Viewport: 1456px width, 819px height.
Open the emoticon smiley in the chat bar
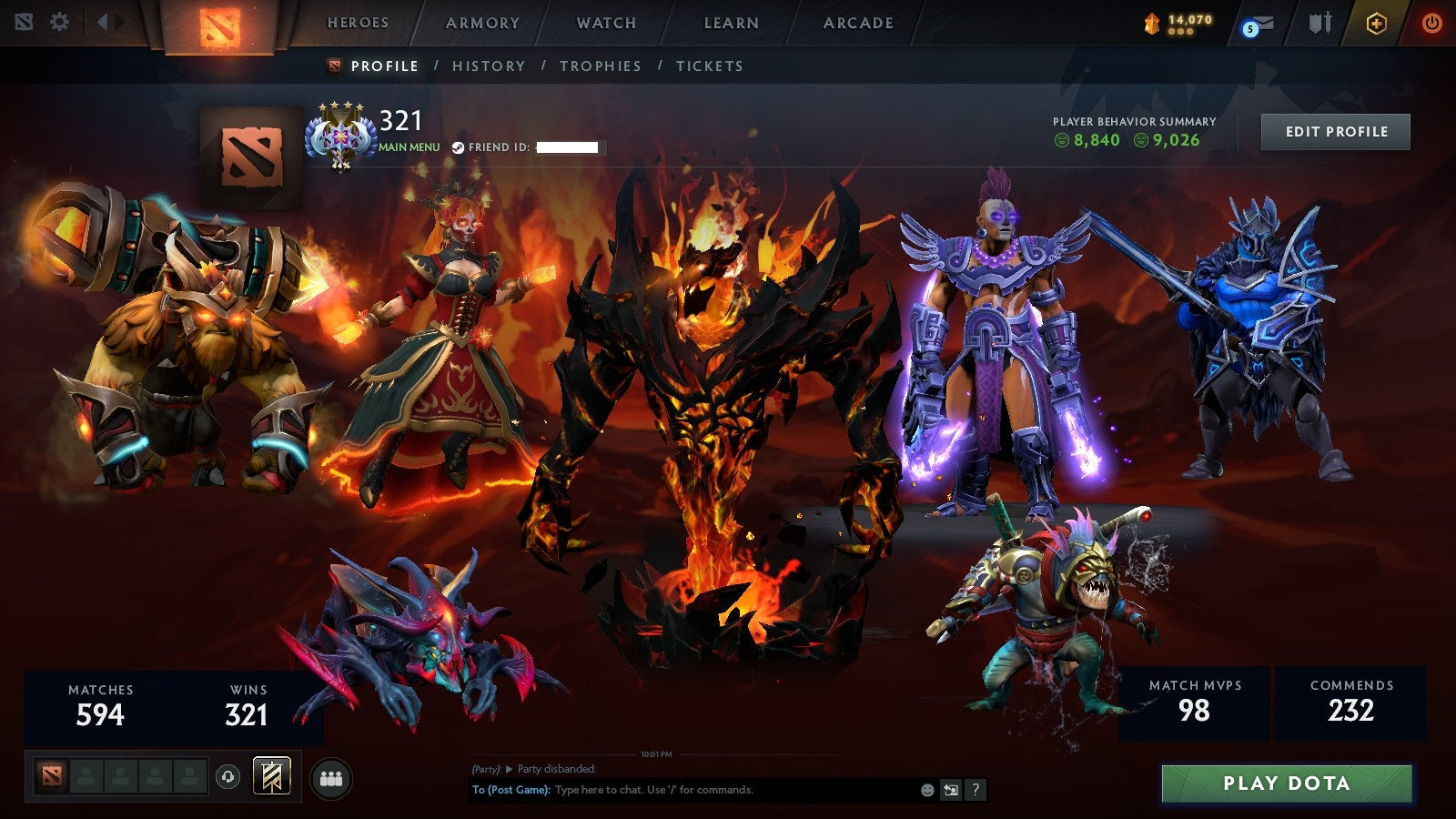click(x=926, y=791)
